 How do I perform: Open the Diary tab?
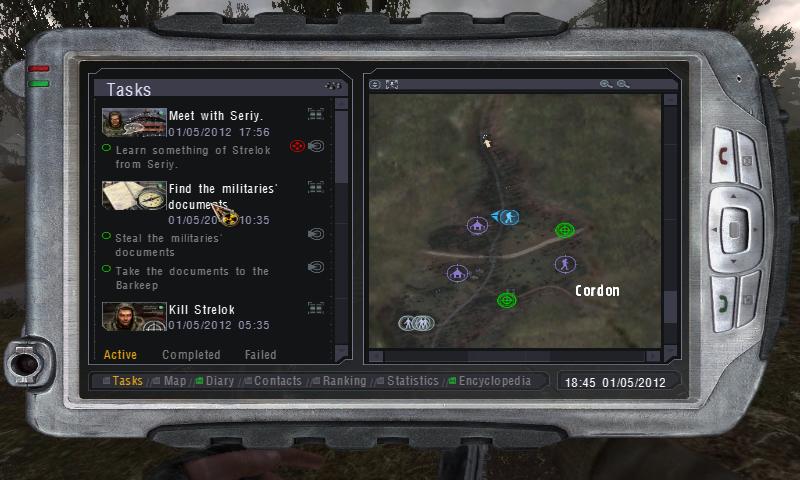(219, 381)
